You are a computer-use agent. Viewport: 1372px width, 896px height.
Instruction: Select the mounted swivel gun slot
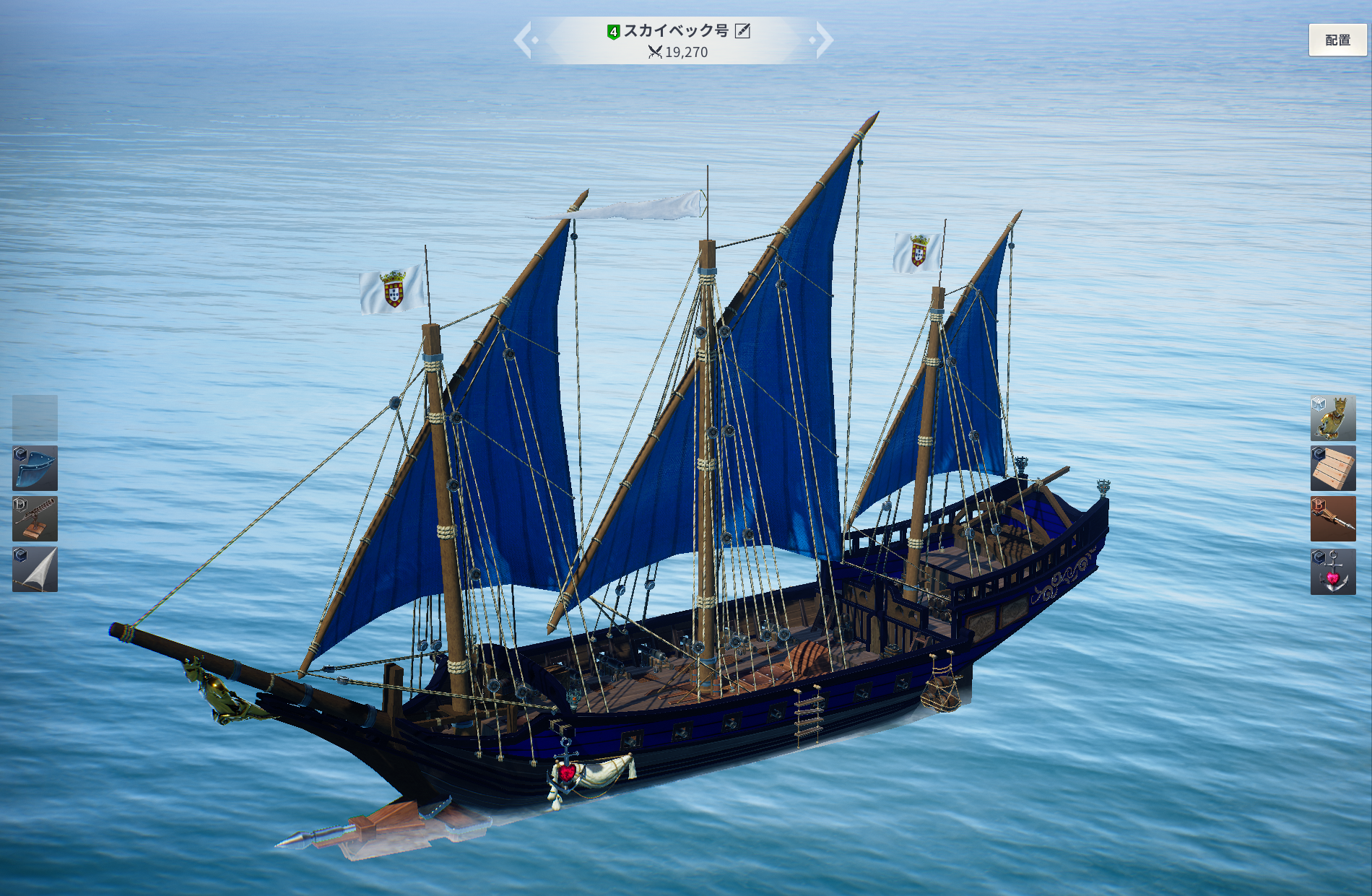35,518
